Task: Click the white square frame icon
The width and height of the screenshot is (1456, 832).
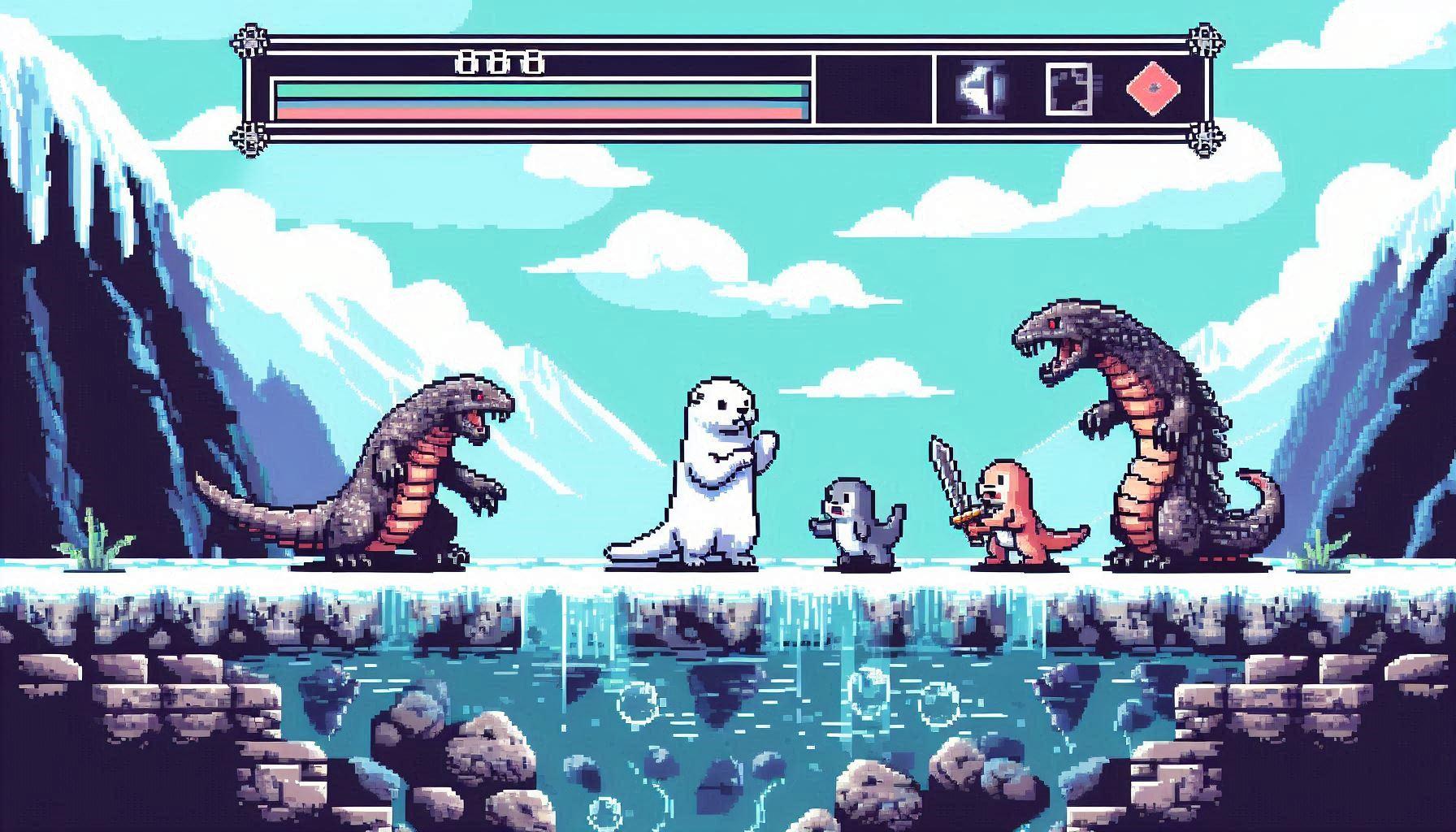Action: (x=1072, y=88)
